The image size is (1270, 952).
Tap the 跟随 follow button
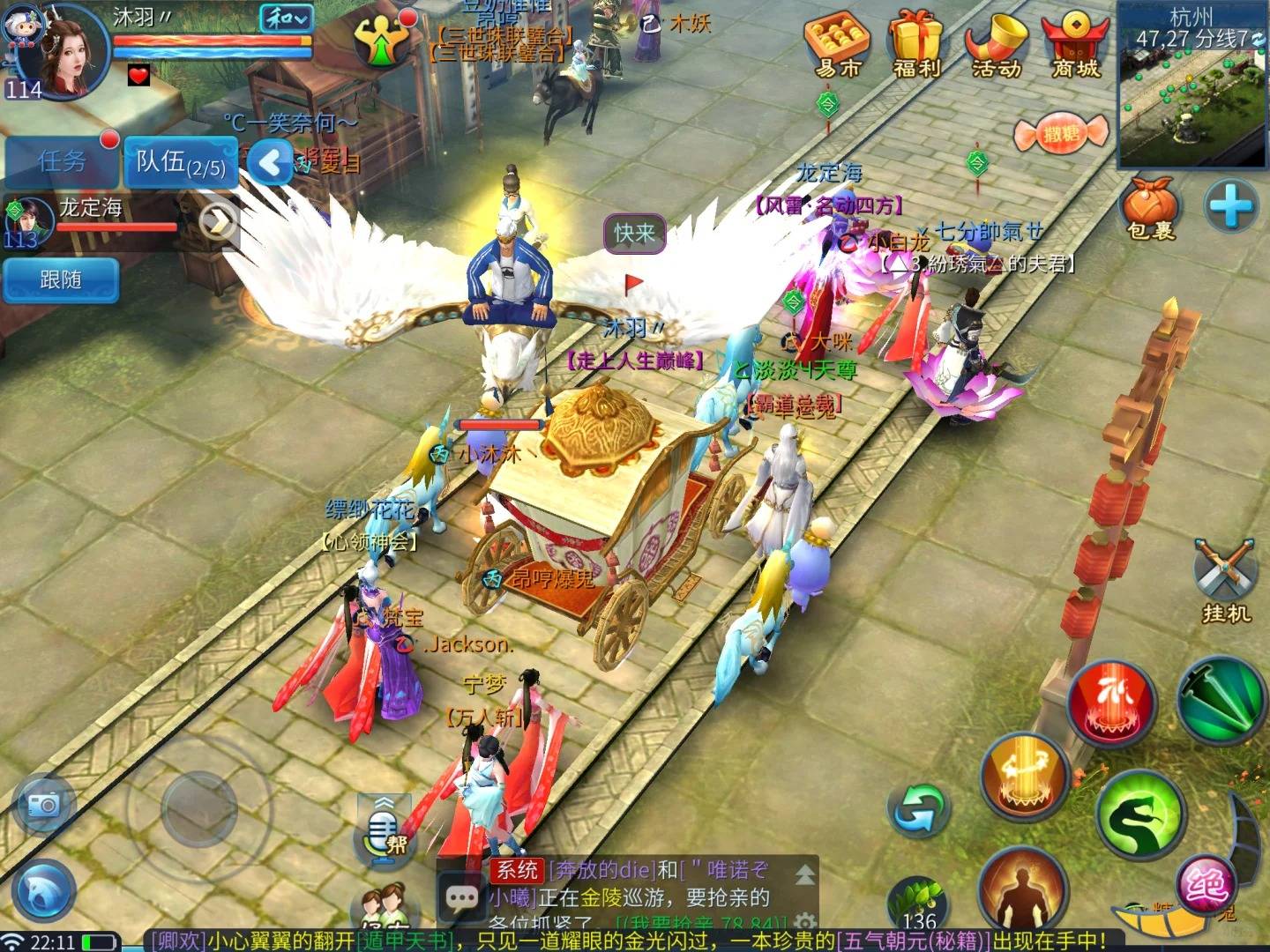60,279
